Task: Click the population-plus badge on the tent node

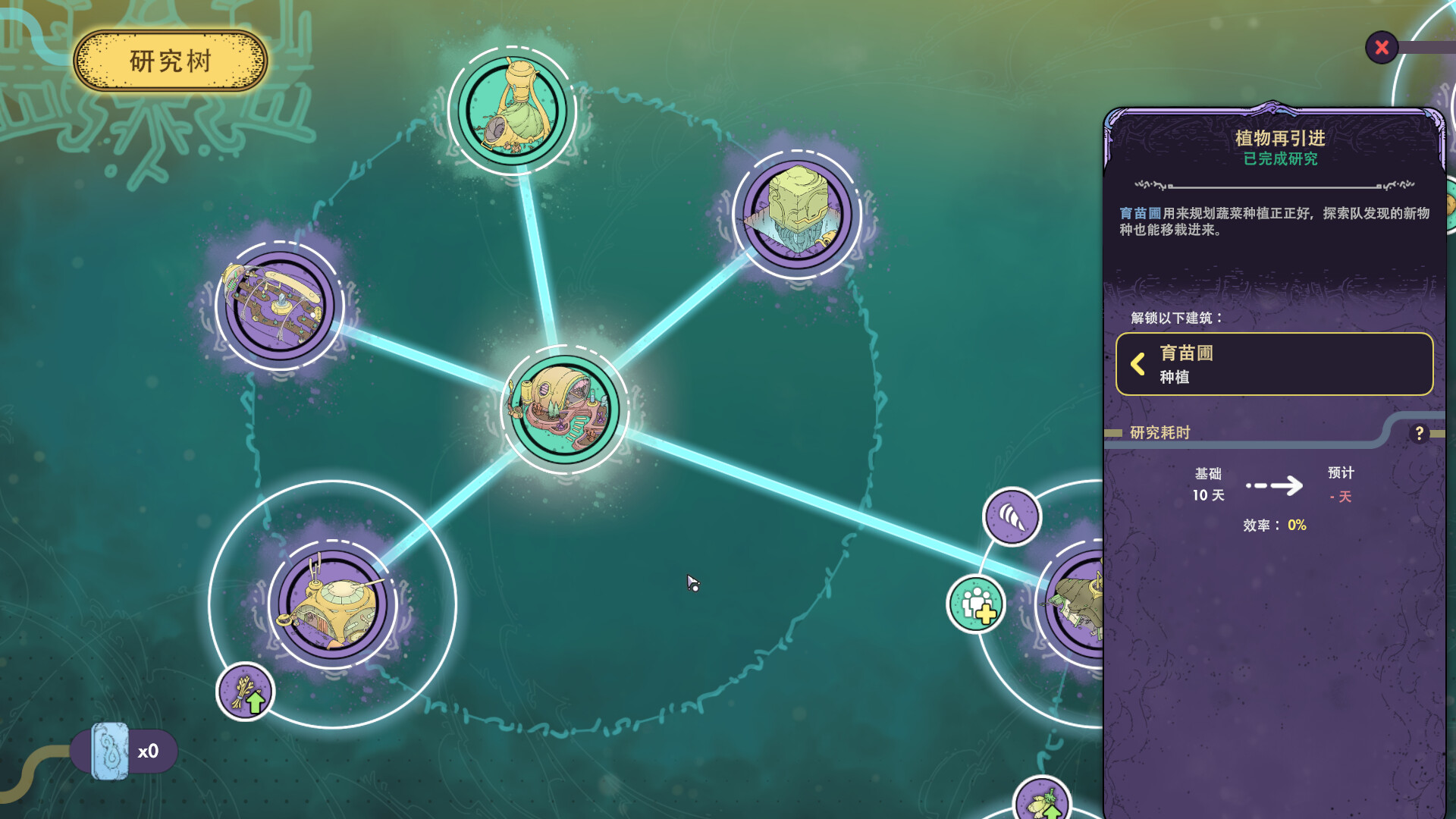Action: (975, 604)
